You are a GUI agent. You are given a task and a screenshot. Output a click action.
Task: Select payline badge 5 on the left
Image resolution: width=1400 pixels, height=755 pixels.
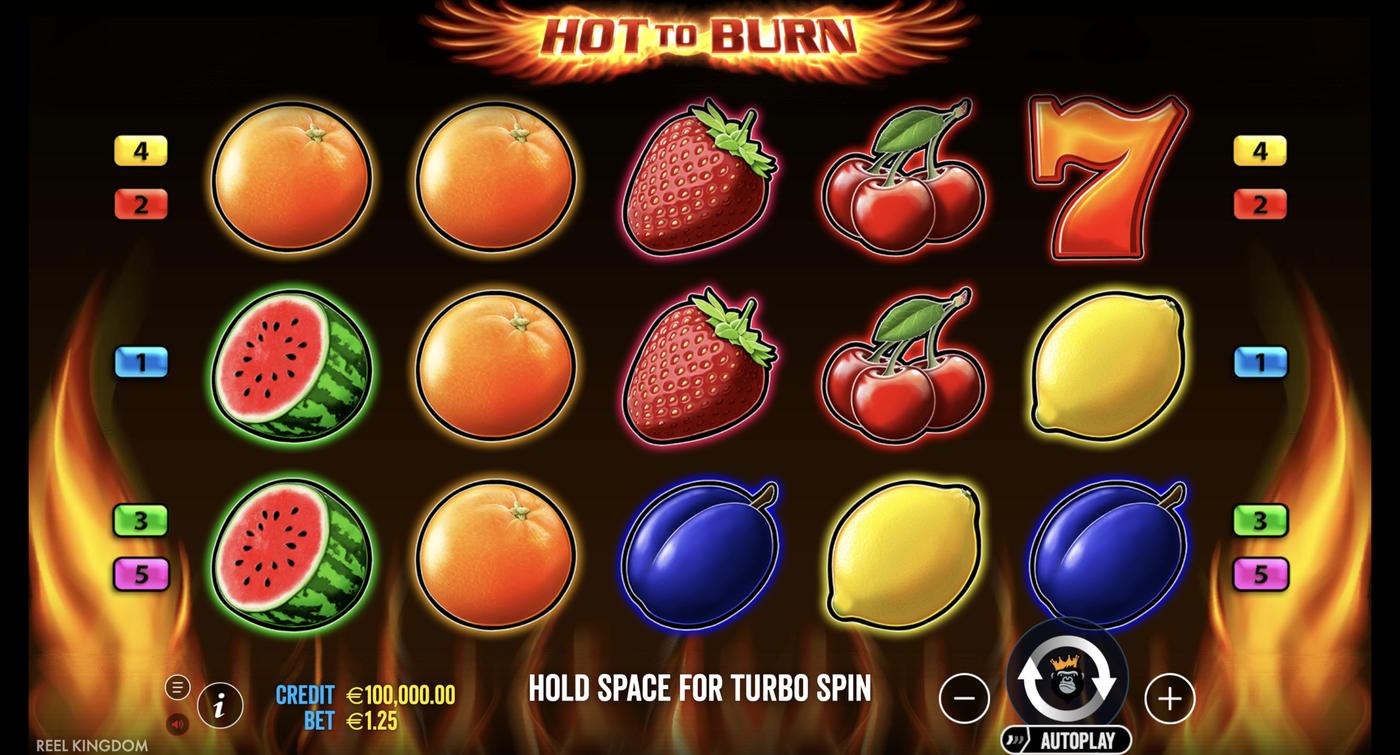click(140, 575)
